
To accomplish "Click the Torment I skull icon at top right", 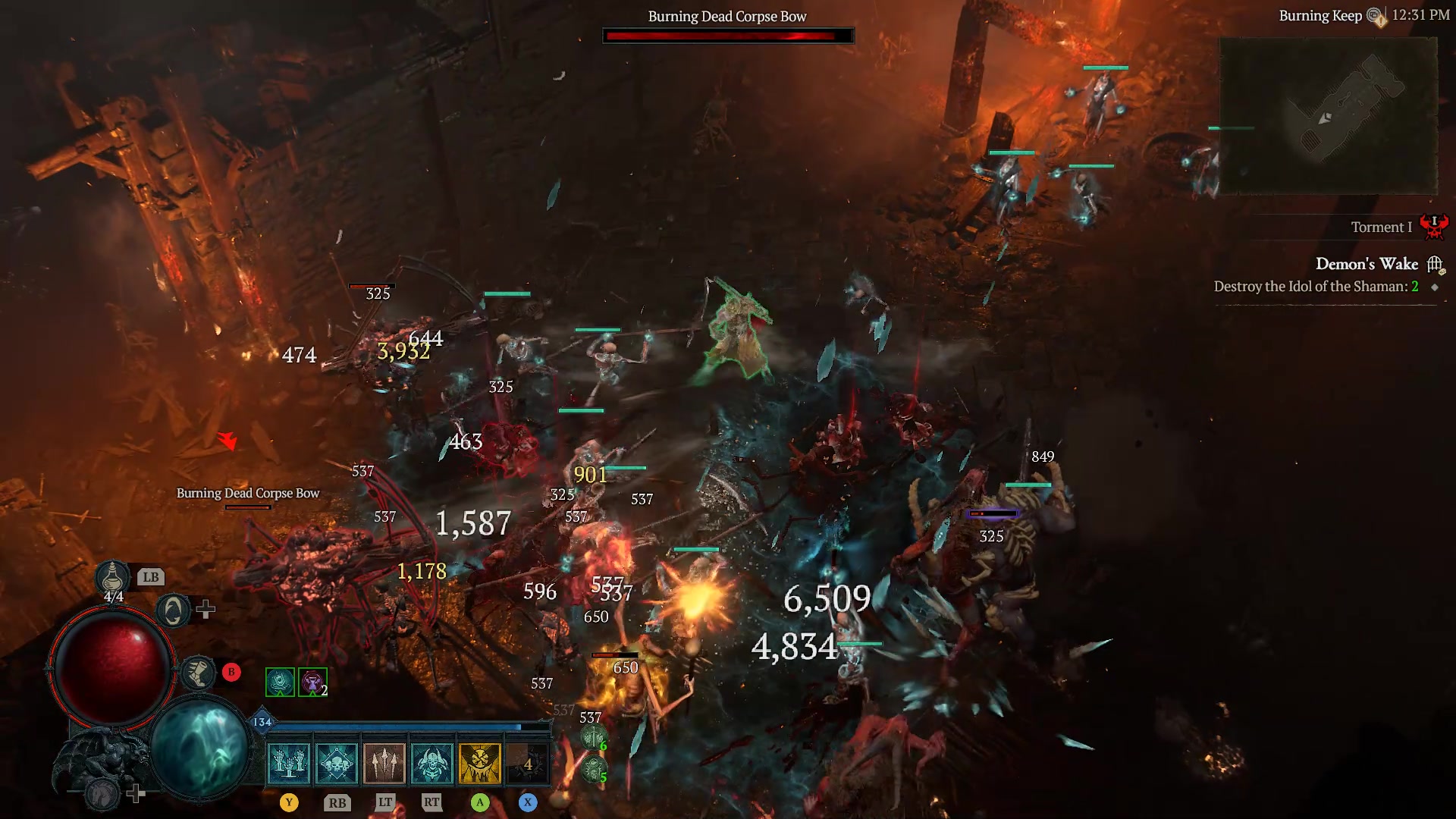I will pos(1435,225).
